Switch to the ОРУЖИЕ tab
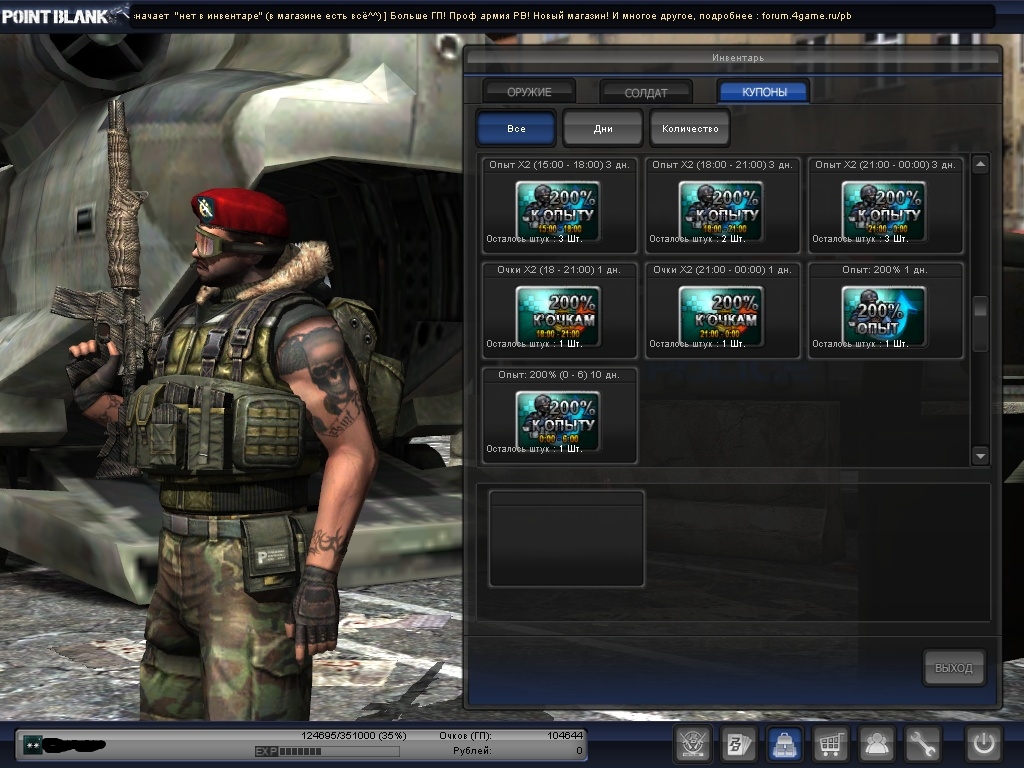The height and width of the screenshot is (768, 1024). coord(529,92)
